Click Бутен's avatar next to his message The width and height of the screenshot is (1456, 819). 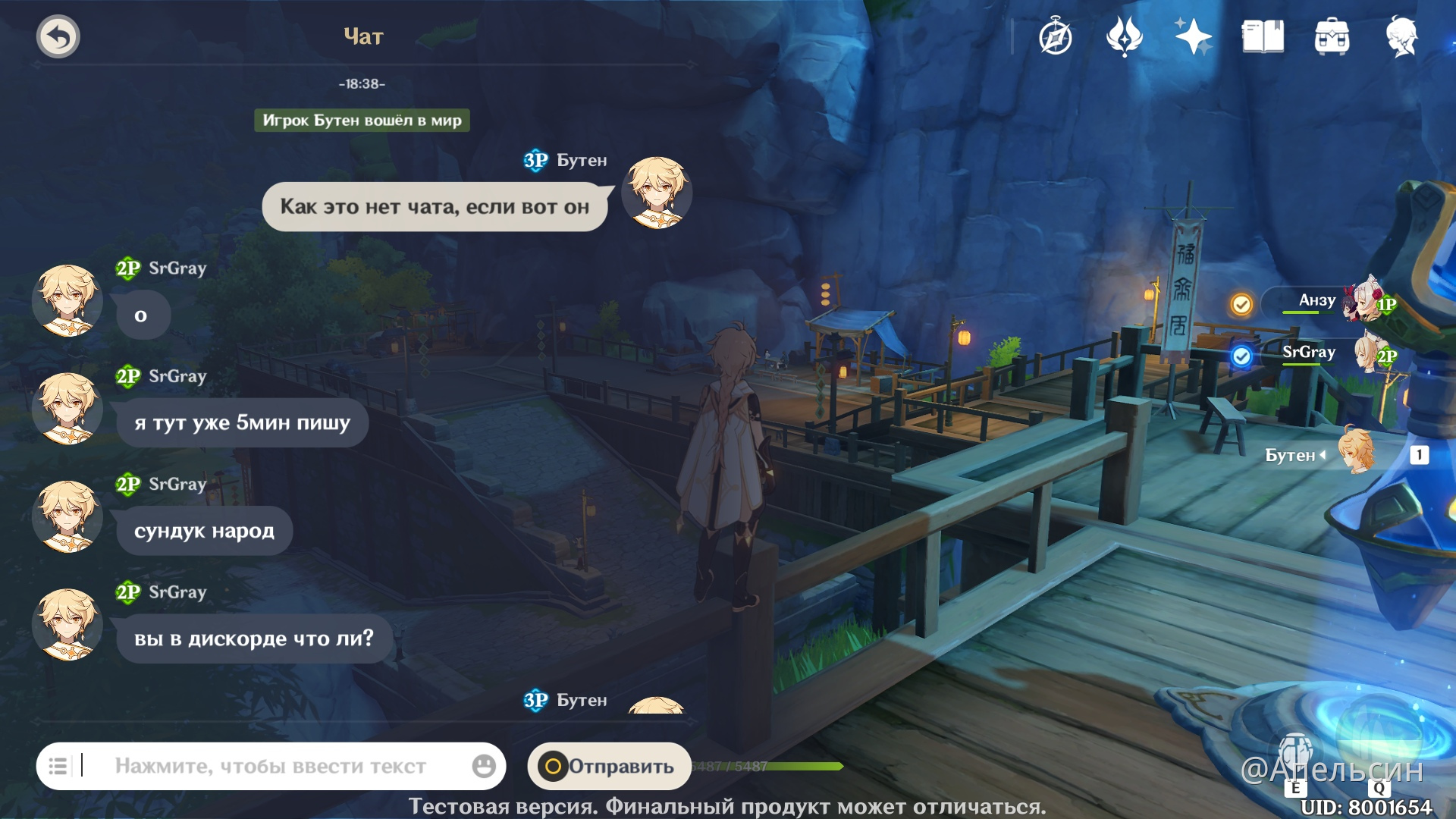(x=657, y=194)
